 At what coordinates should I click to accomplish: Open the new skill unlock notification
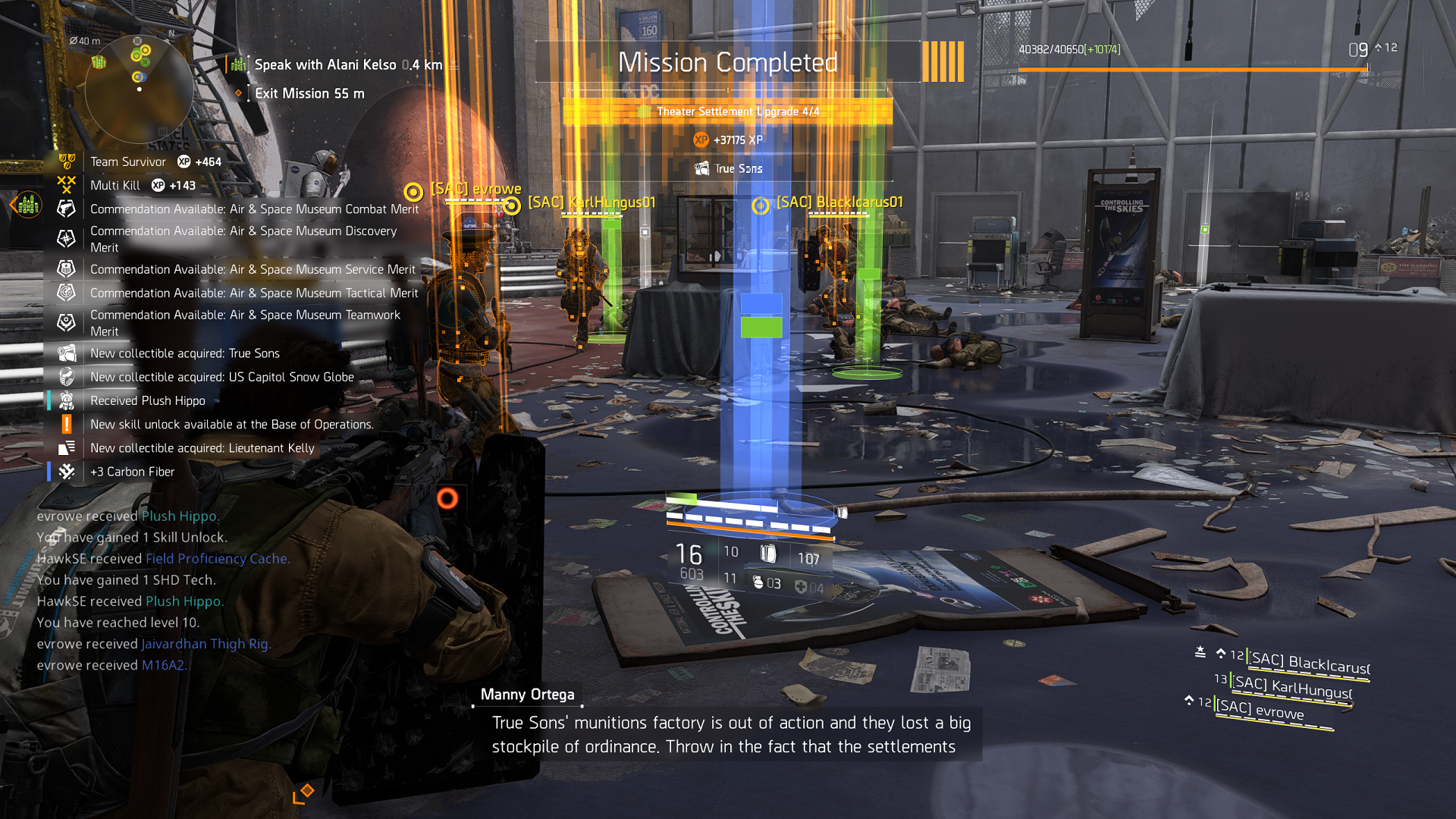pos(231,425)
